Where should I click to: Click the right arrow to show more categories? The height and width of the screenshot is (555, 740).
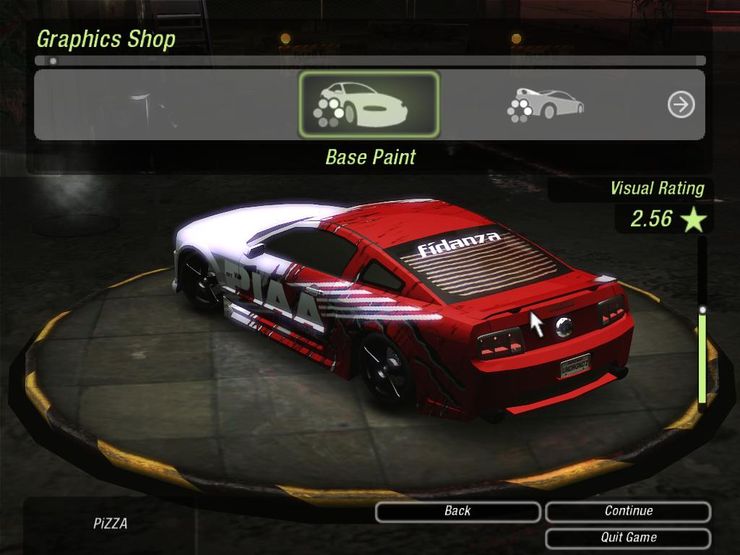pos(681,104)
